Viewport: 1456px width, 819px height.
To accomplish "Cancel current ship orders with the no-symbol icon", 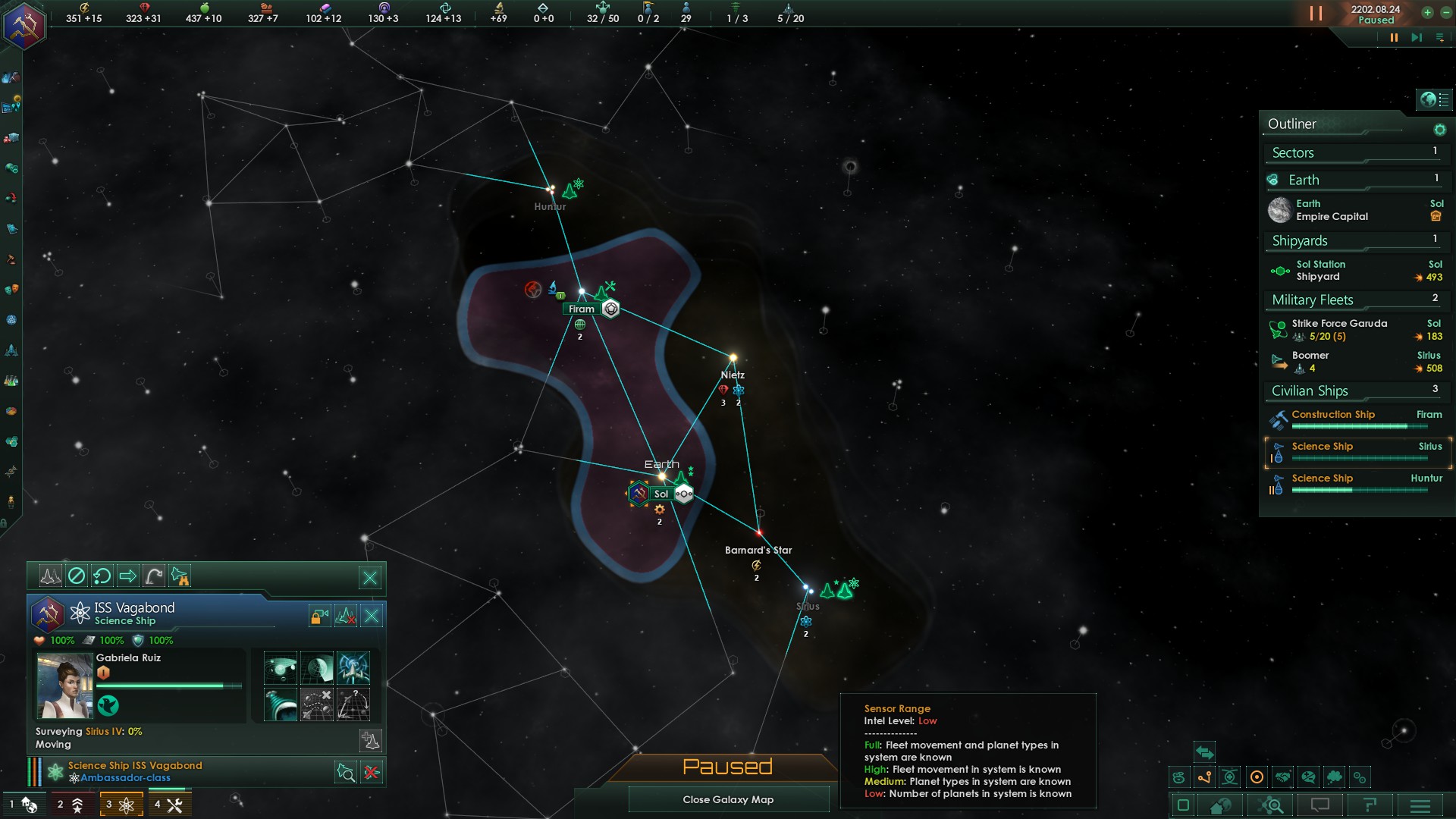I will [77, 575].
